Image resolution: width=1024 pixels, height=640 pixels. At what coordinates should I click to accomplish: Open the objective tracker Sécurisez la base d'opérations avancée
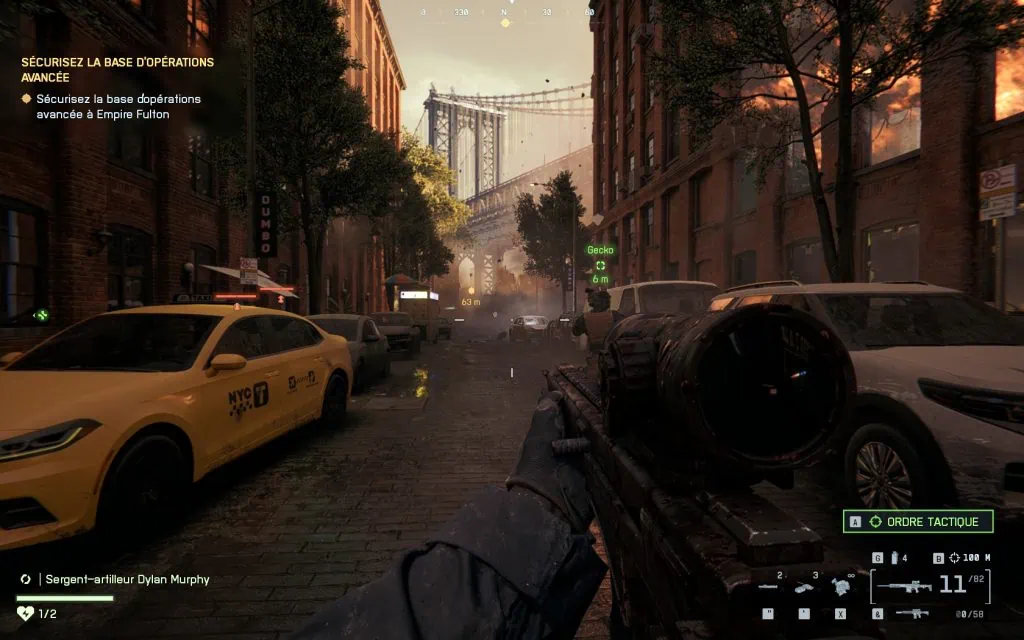pyautogui.click(x=118, y=69)
